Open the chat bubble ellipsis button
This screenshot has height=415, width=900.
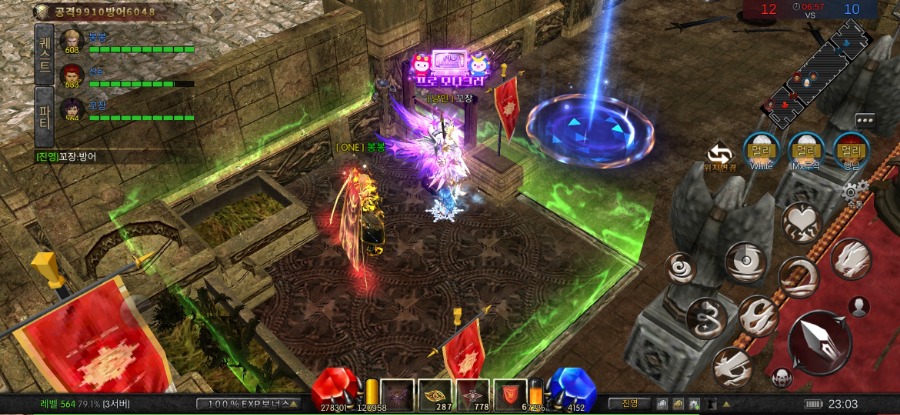click(864, 120)
